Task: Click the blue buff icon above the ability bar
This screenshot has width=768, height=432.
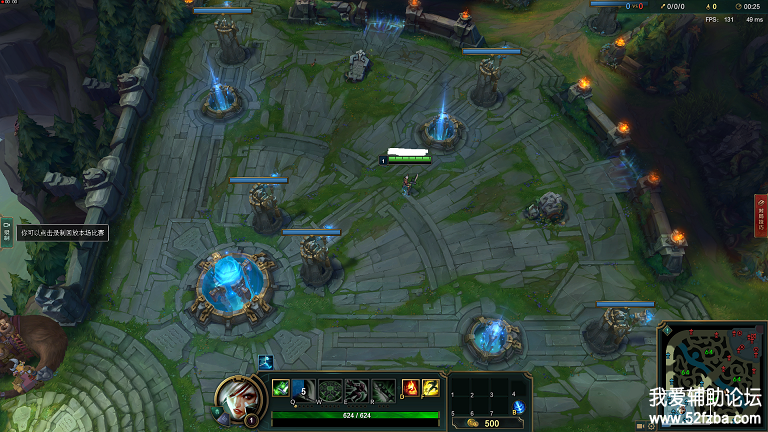Action: (266, 363)
